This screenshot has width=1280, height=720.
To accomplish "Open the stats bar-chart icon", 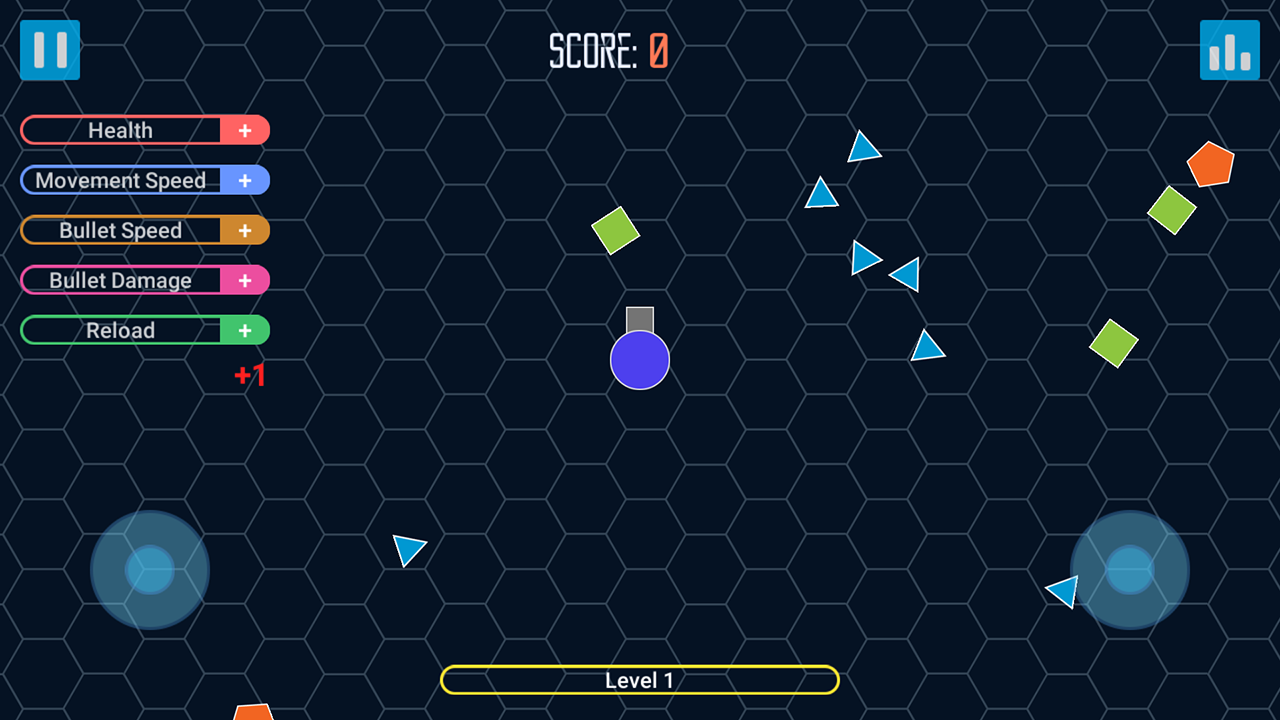I will pos(1229,49).
